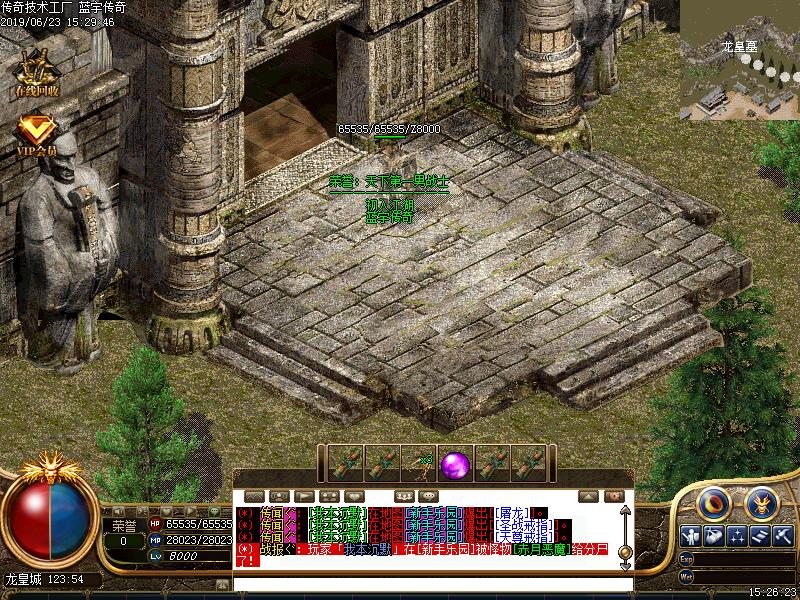
Task: Open the VIP会员 membership icon
Action: pyautogui.click(x=37, y=134)
